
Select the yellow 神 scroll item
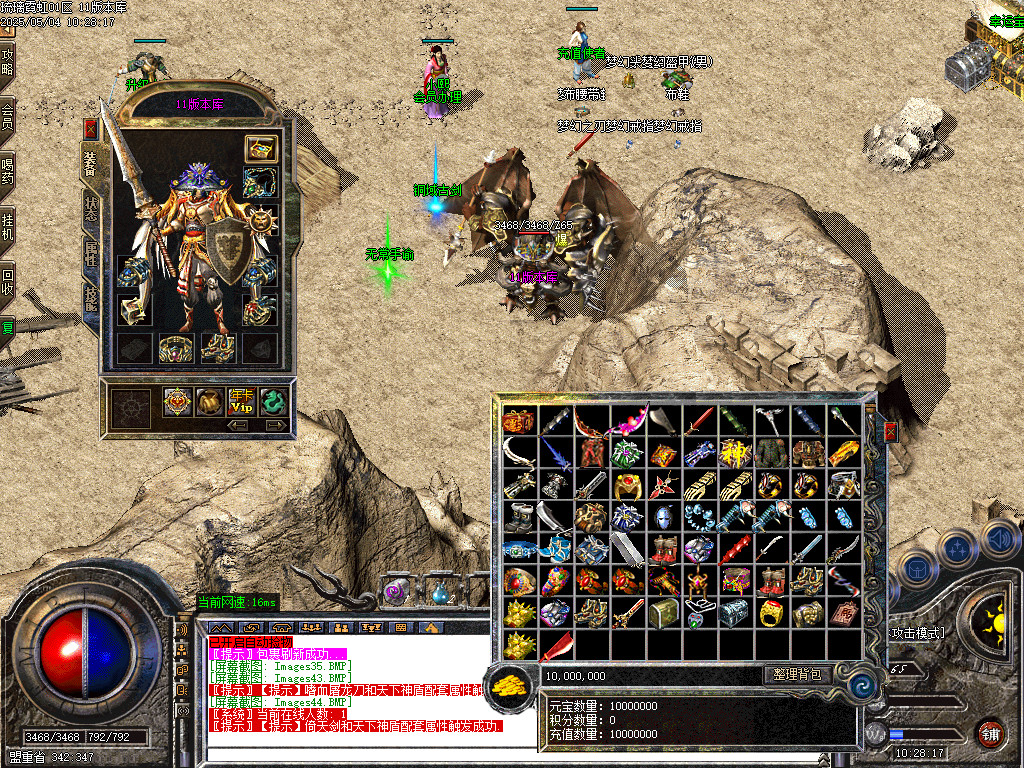[x=735, y=453]
